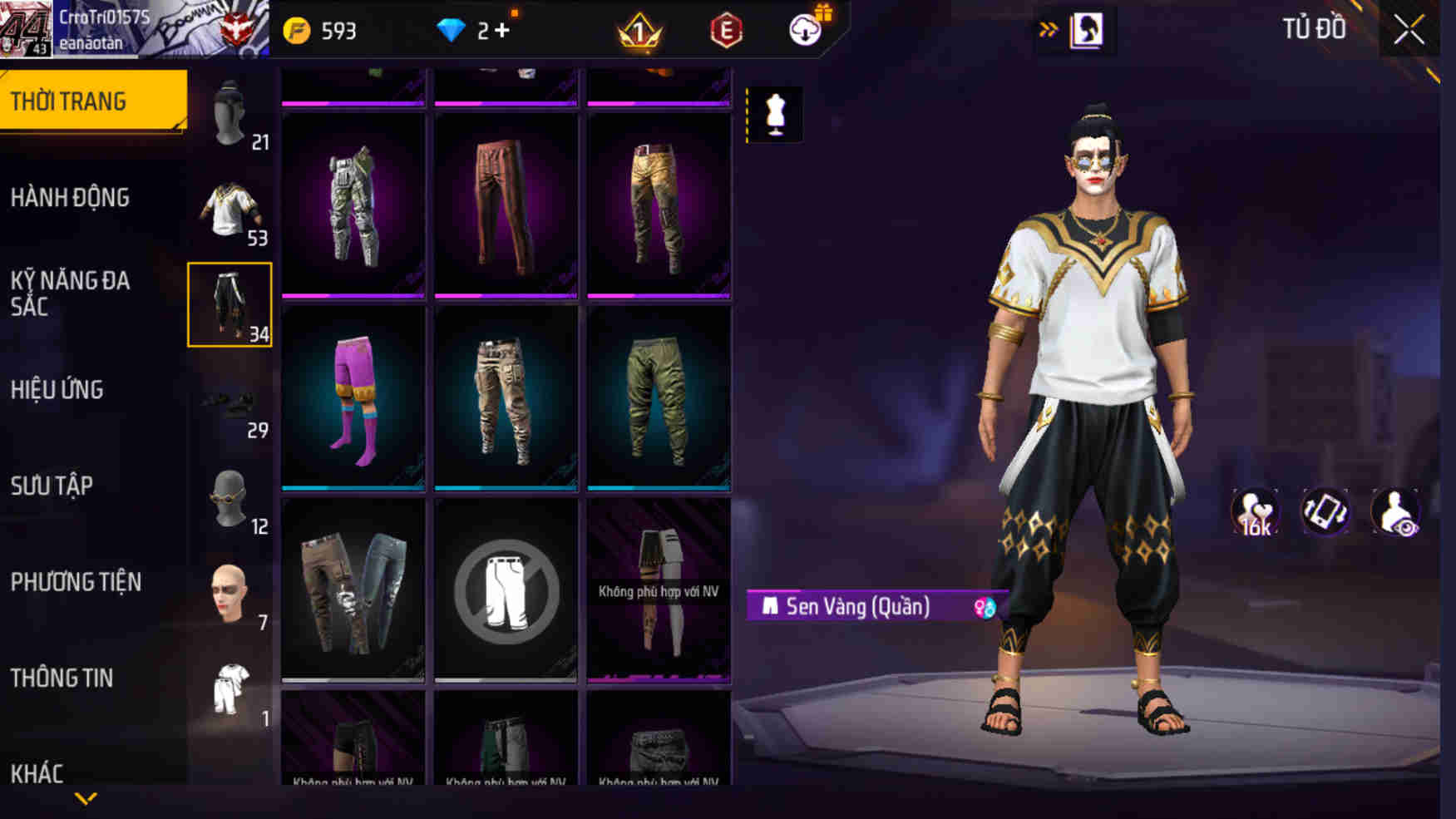Open the Hiệu Ứng section
This screenshot has width=1456, height=819.
[x=57, y=390]
